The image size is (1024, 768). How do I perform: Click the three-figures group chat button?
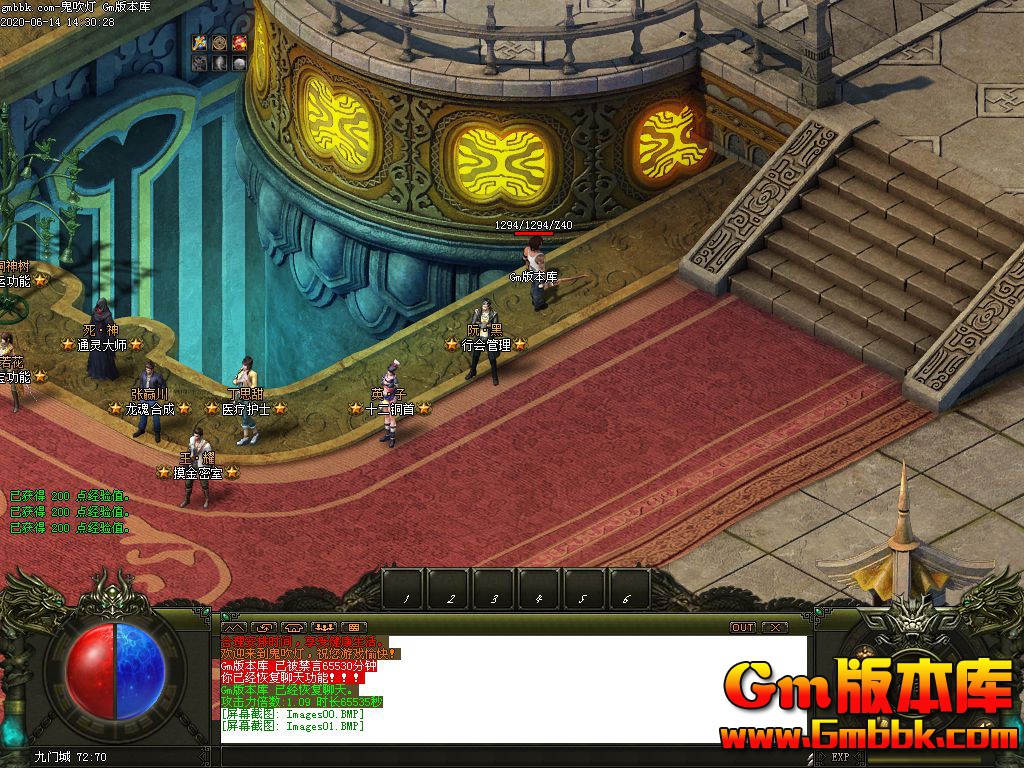(324, 627)
